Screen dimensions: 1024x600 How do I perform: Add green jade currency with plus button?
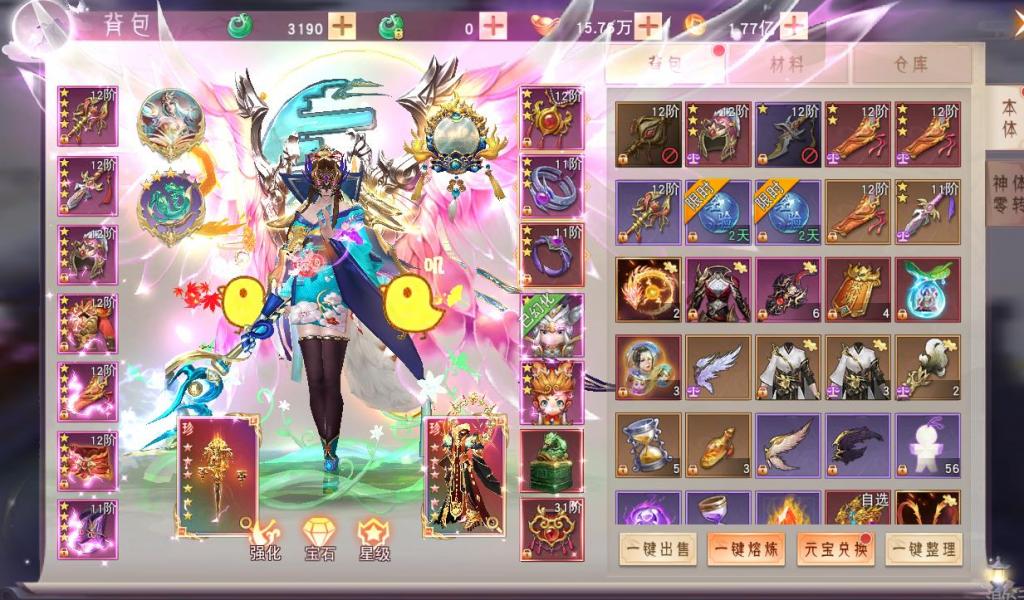342,27
